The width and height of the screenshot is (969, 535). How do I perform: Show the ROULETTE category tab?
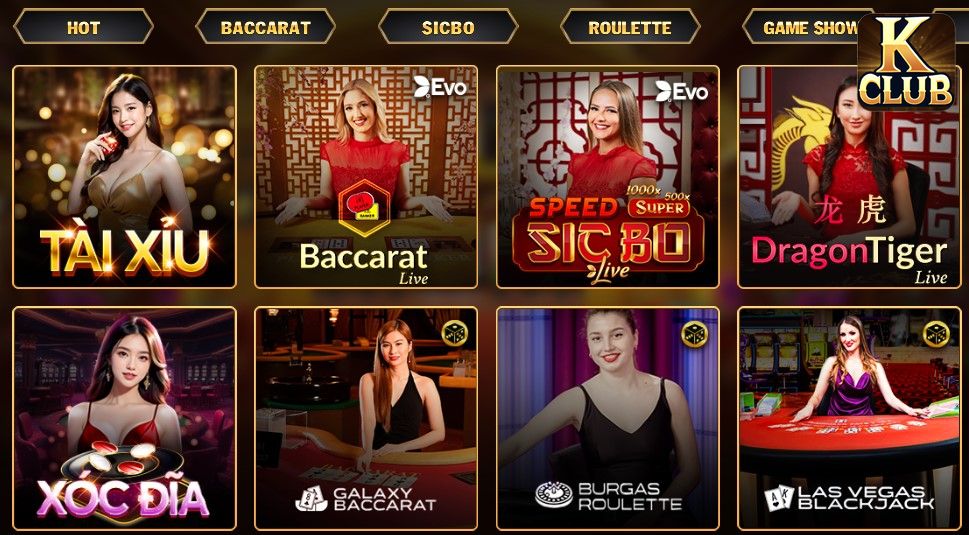pyautogui.click(x=630, y=27)
